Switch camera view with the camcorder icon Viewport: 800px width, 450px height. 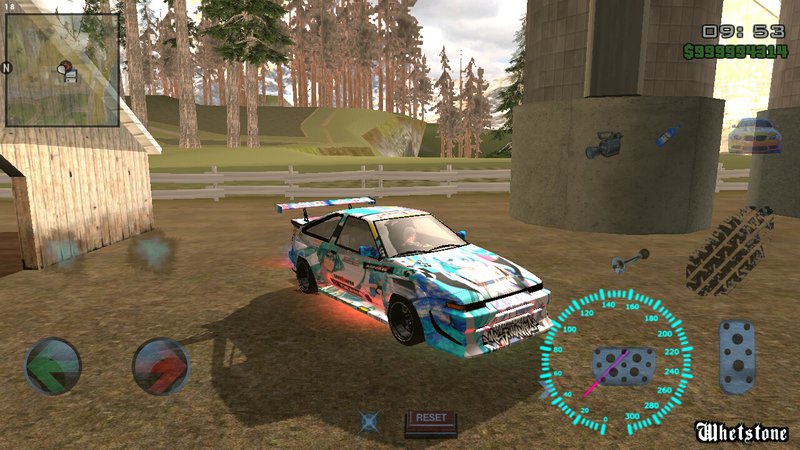pyautogui.click(x=604, y=145)
